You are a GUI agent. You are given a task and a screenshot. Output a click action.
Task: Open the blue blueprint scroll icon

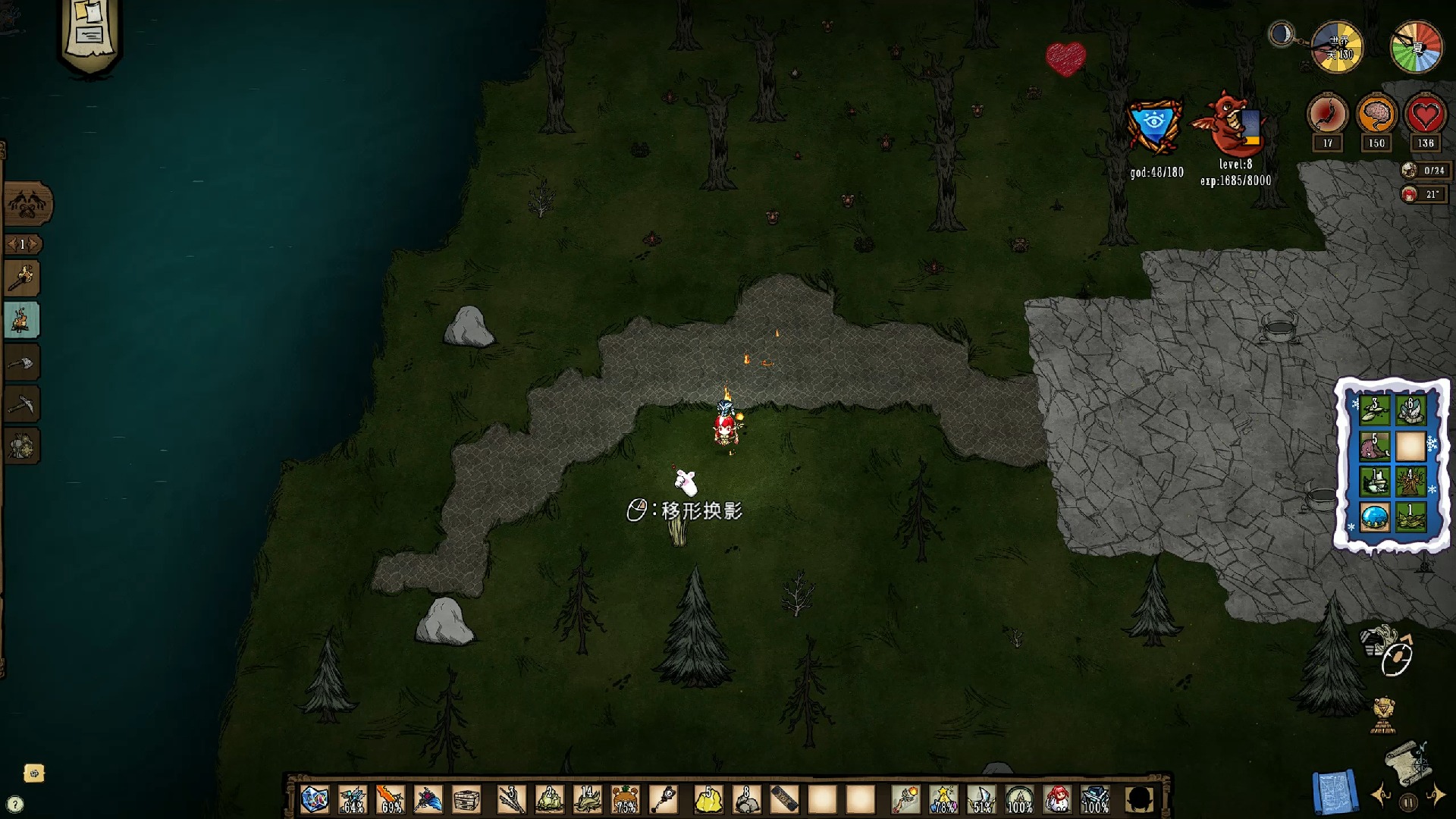1335,793
